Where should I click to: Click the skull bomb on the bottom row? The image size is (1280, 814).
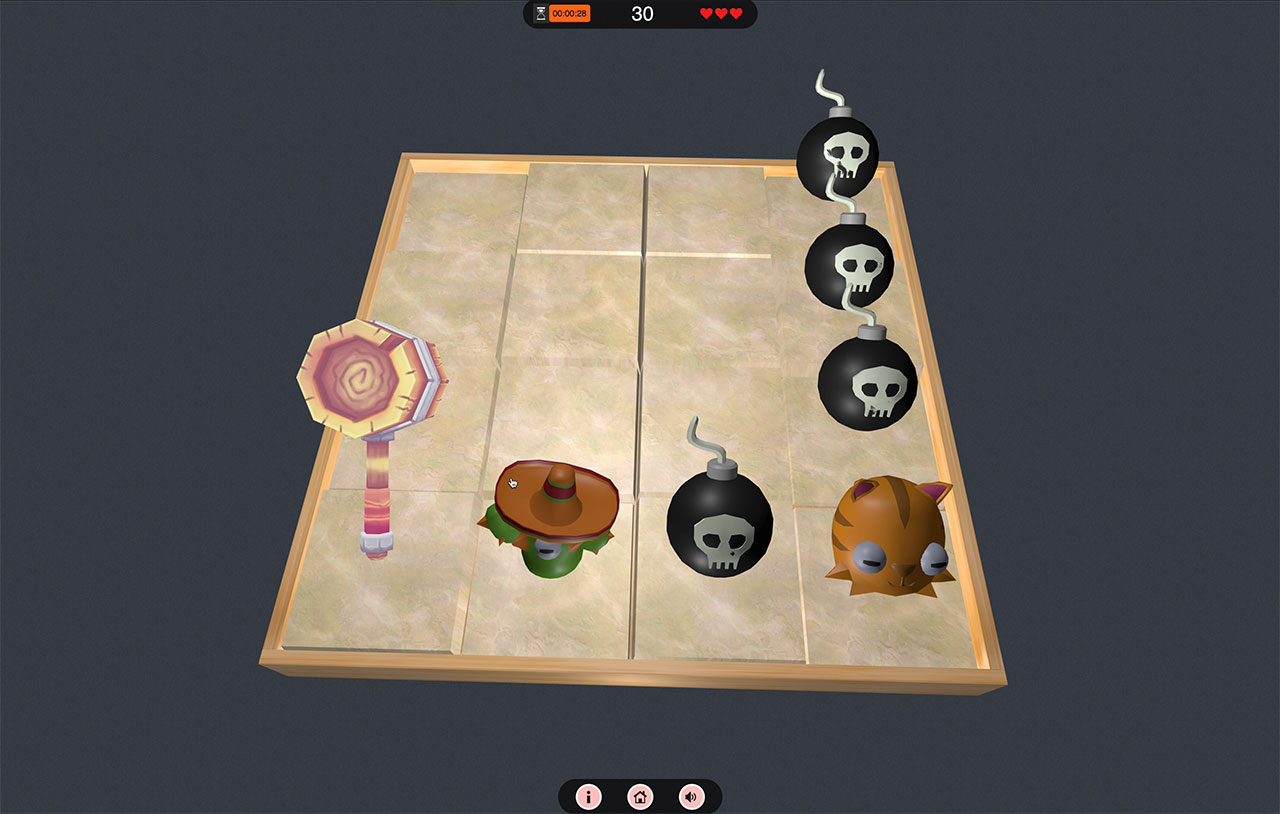(x=722, y=525)
